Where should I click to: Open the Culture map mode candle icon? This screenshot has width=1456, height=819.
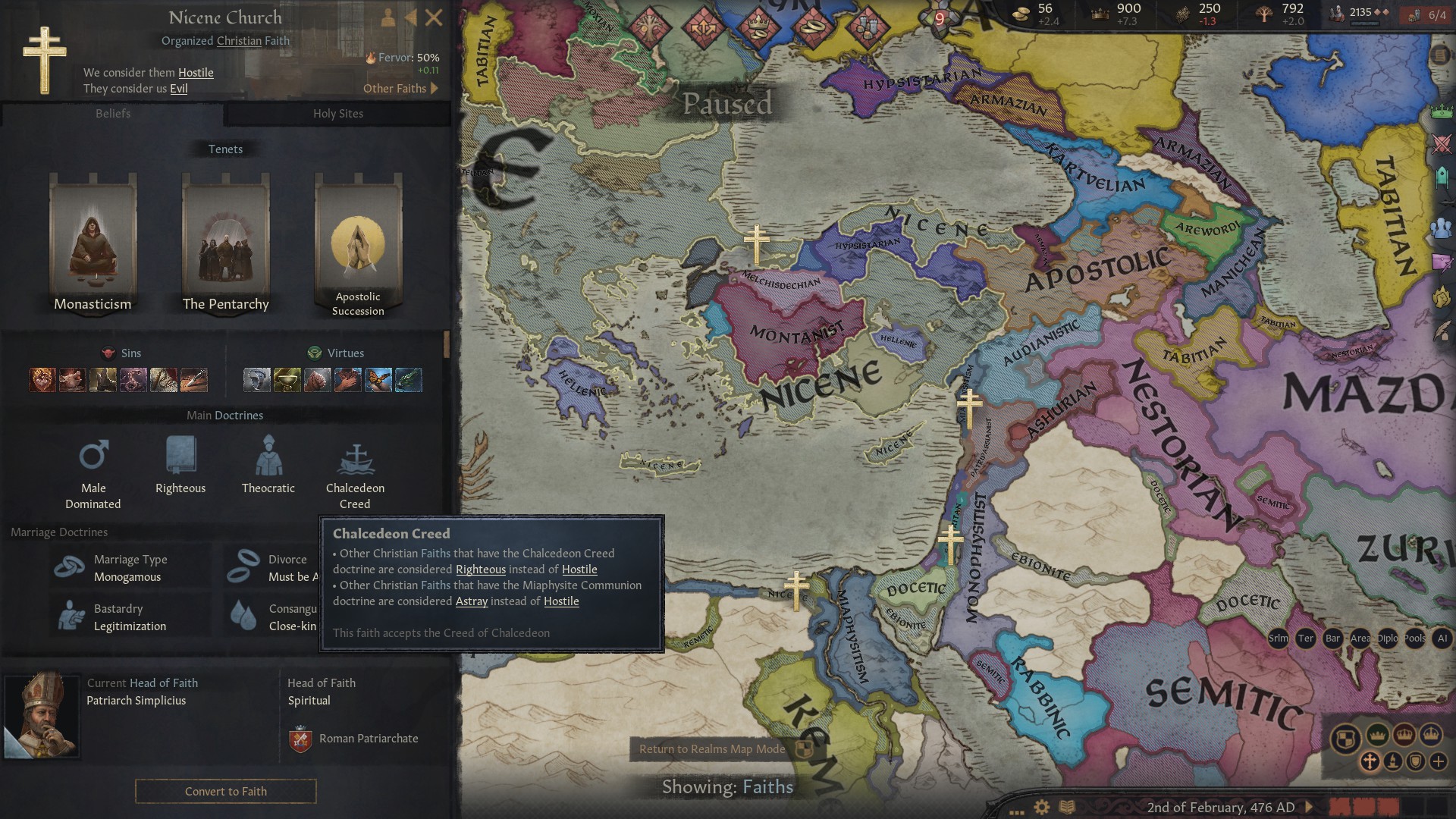pyautogui.click(x=1393, y=761)
